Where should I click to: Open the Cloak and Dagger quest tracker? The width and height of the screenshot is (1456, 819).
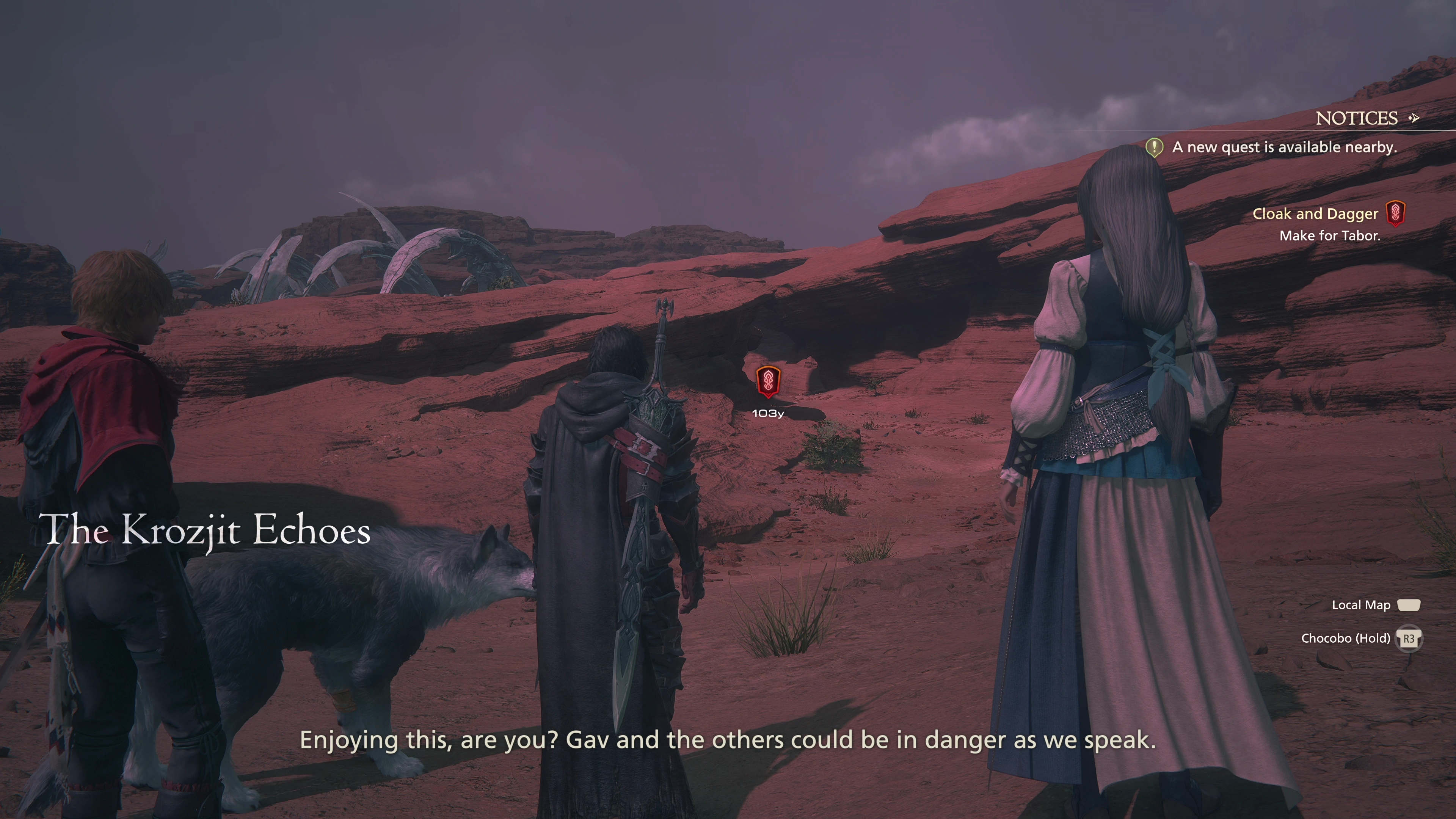pos(1315,213)
